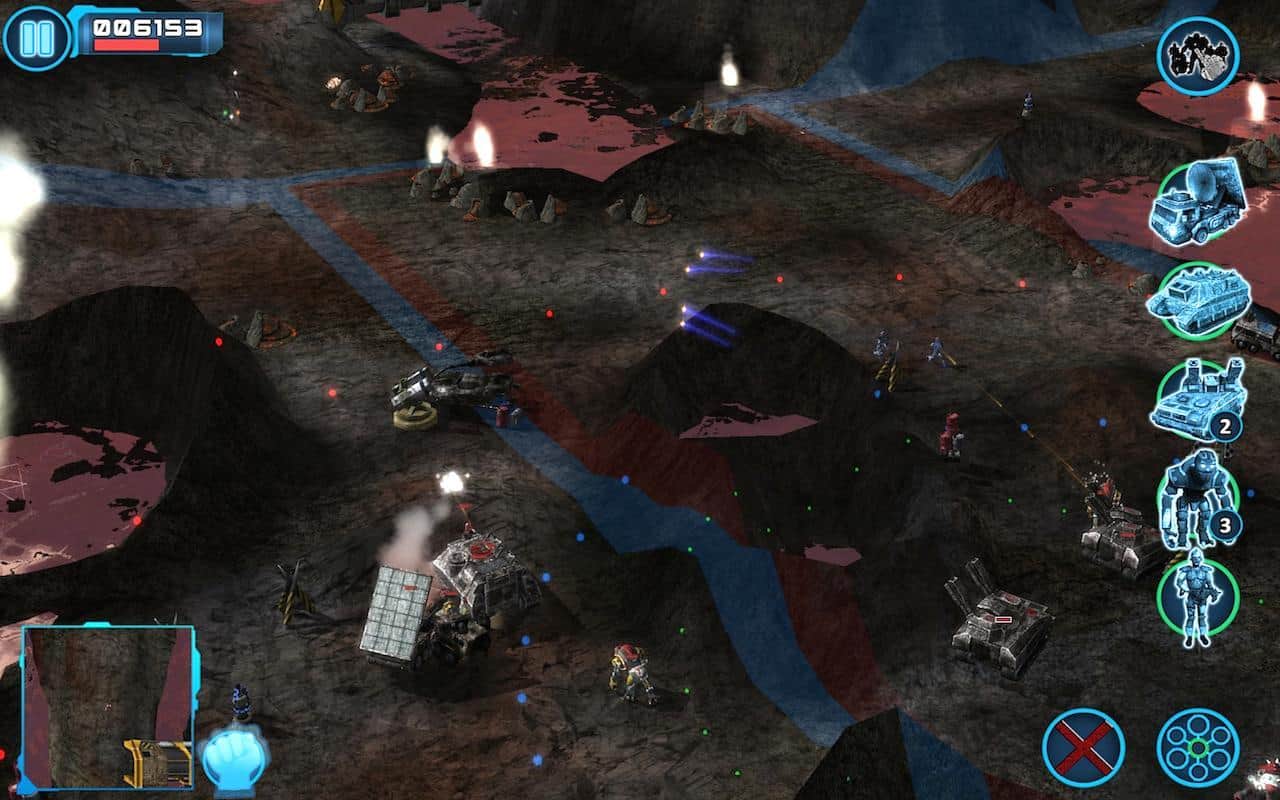Screen dimensions: 1280x800
Task: Open the squad group icon at top right
Action: [x=1197, y=56]
